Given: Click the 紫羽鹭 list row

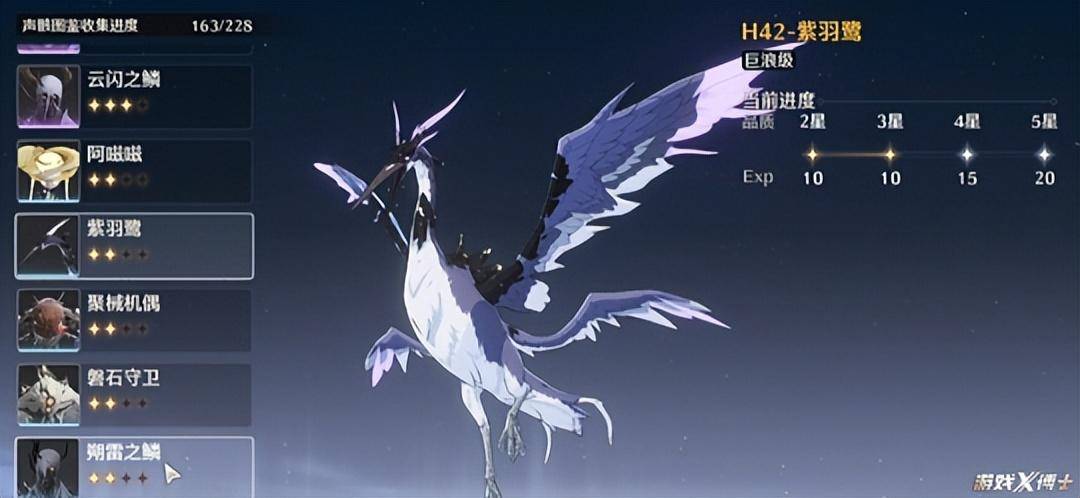Looking at the screenshot, I should click(134, 245).
